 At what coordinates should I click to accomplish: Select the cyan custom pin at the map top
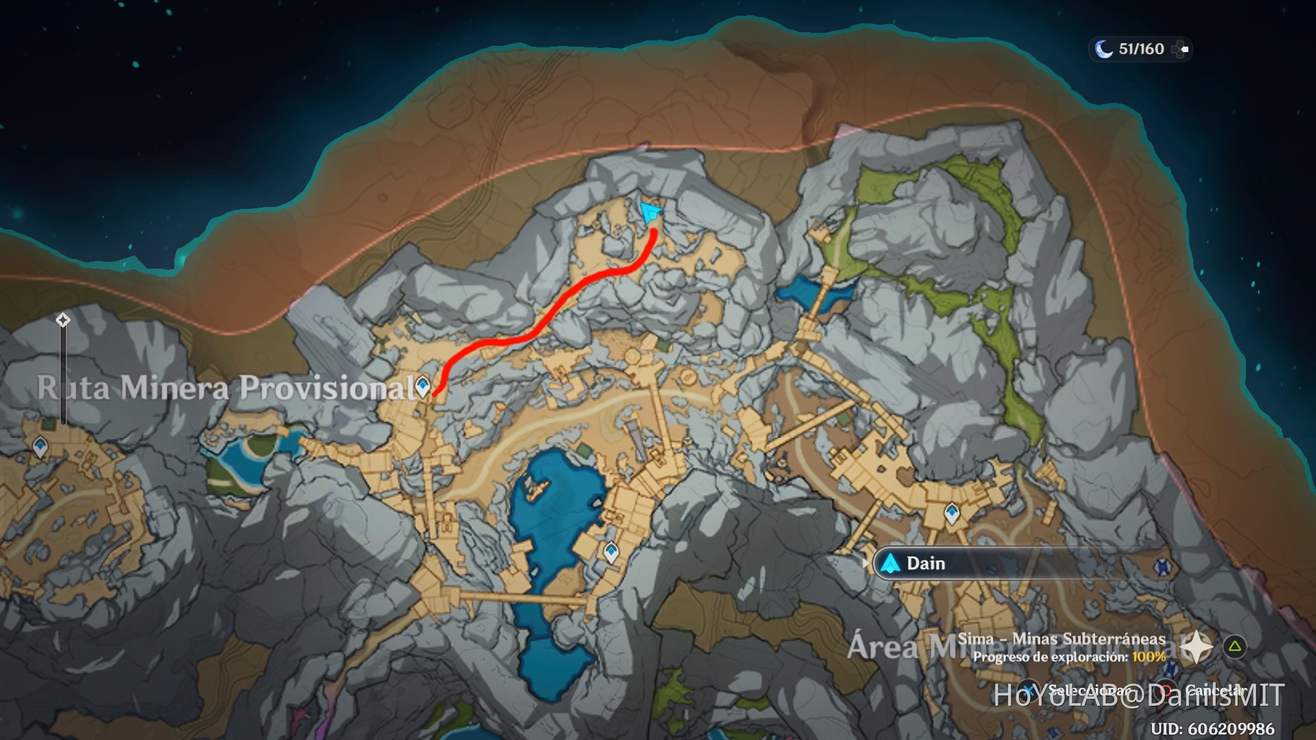point(650,210)
